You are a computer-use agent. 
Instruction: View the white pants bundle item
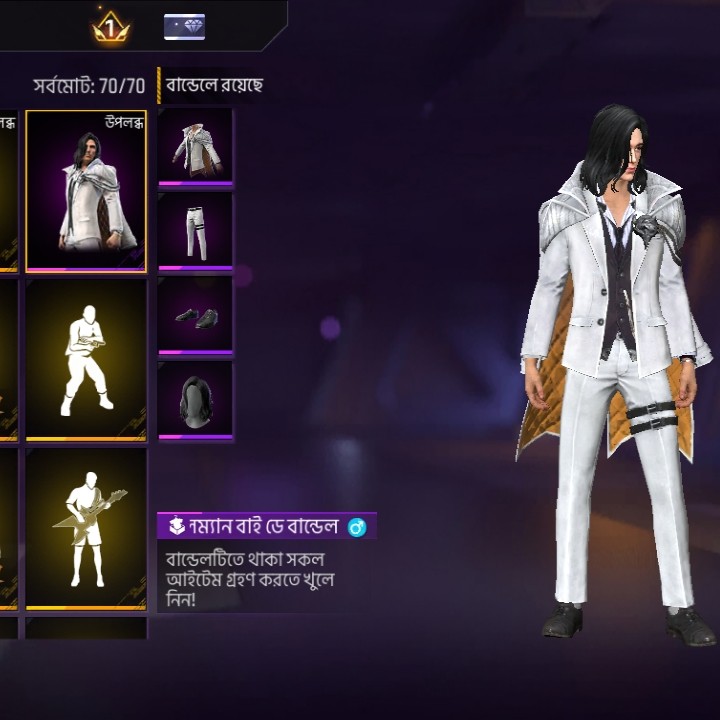[x=195, y=231]
